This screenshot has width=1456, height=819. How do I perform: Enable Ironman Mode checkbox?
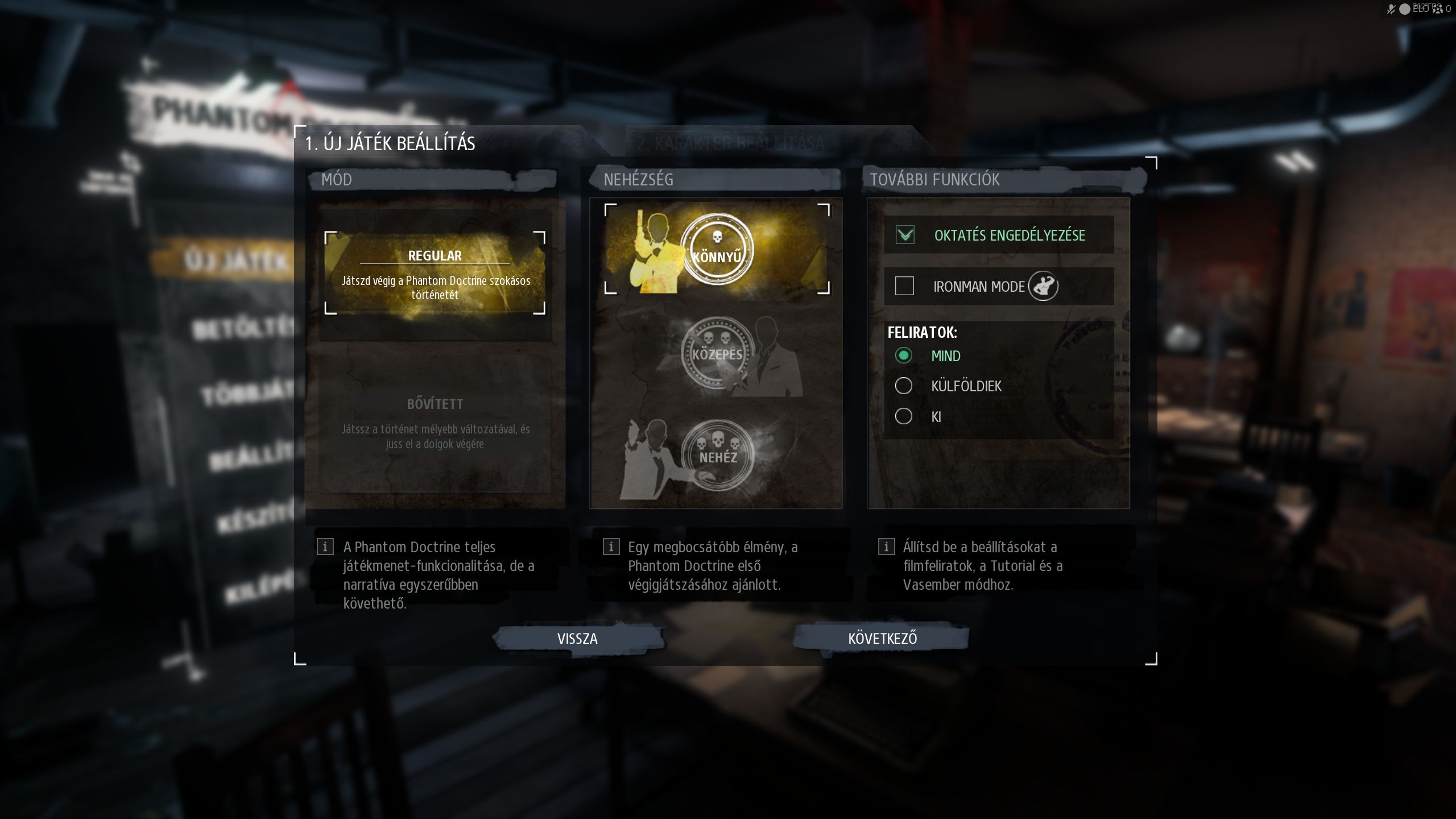point(905,286)
